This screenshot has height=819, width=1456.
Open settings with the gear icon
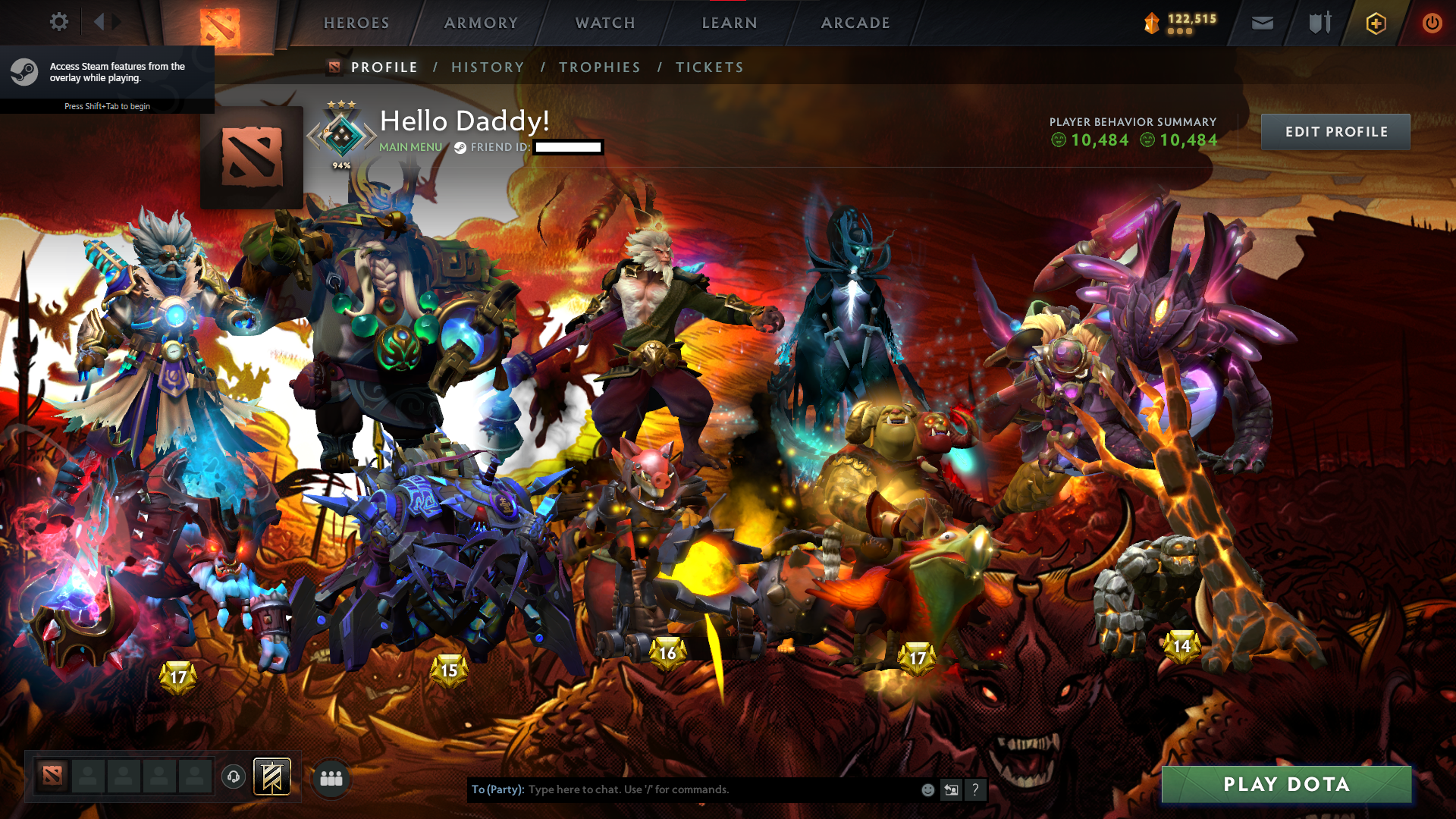(58, 22)
